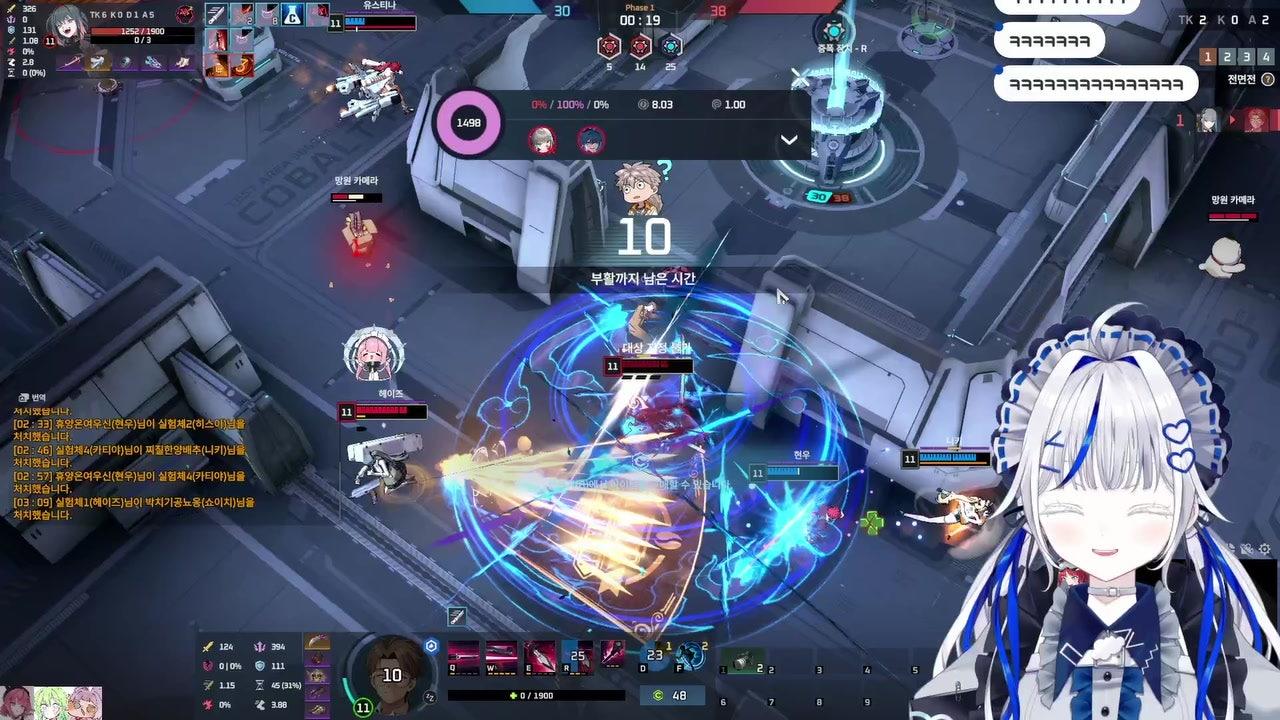The image size is (1280, 720).
Task: Click the rest icon beside the portrait
Action: (x=431, y=696)
